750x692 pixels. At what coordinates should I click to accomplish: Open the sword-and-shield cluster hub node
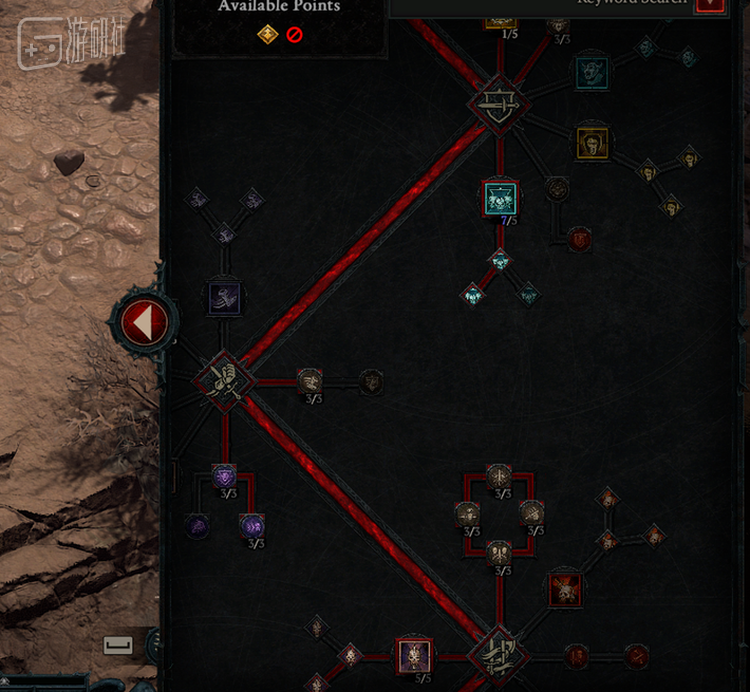click(496, 101)
